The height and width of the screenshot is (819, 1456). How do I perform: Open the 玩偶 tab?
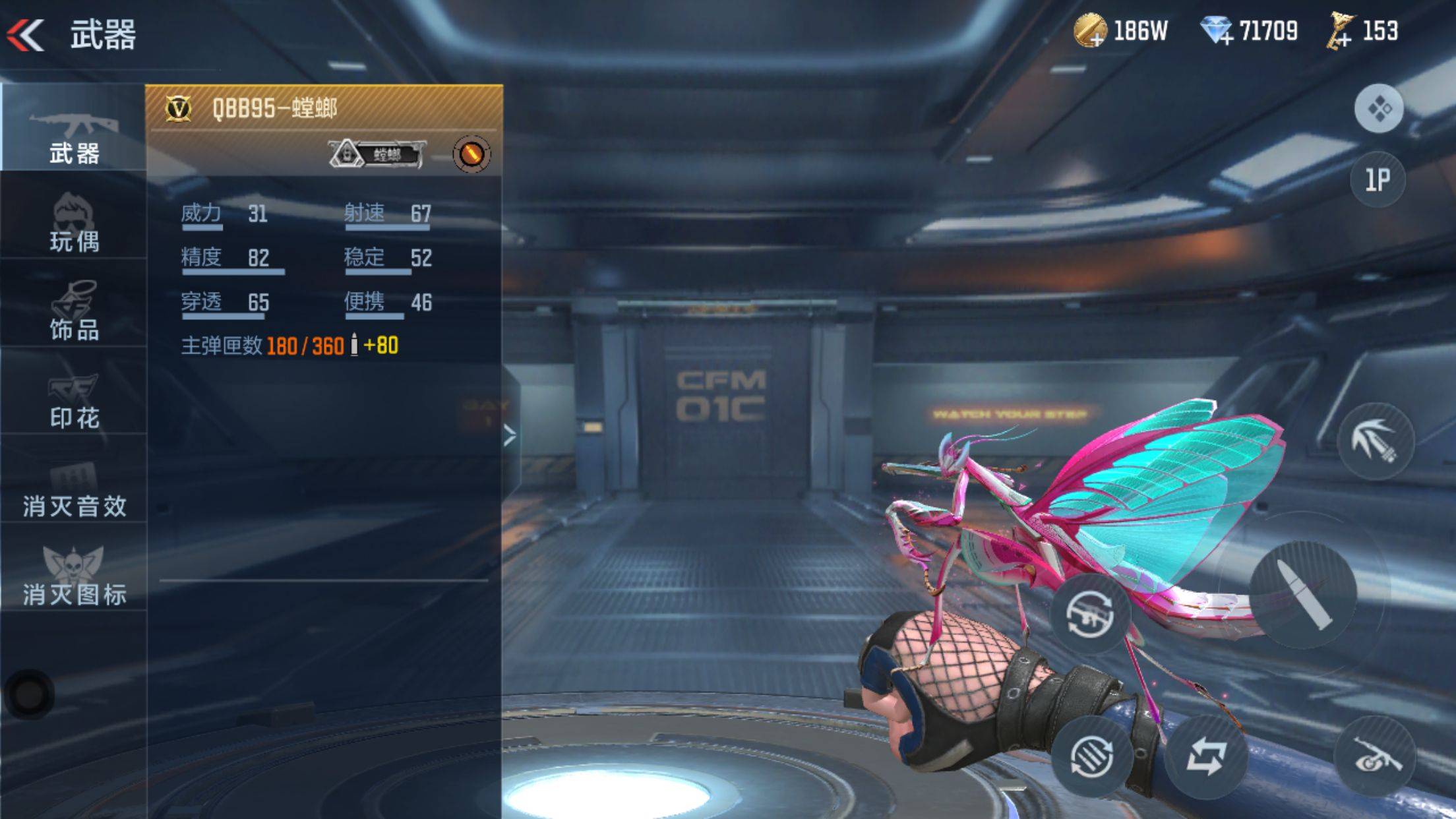pyautogui.click(x=73, y=223)
